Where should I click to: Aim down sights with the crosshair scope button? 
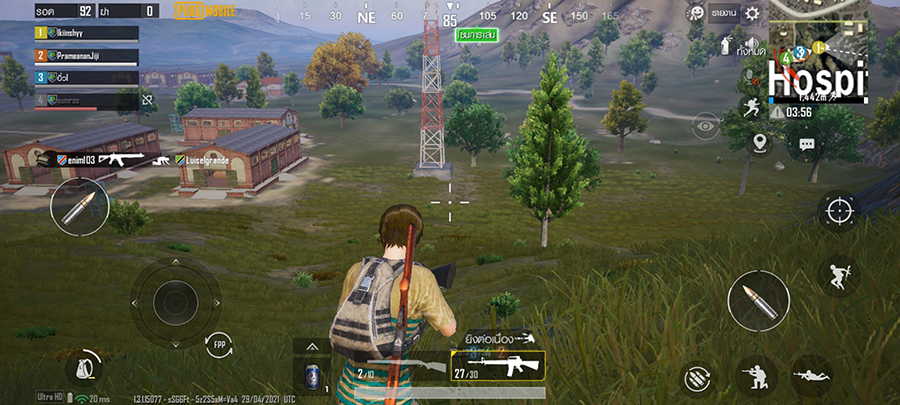pyautogui.click(x=838, y=210)
